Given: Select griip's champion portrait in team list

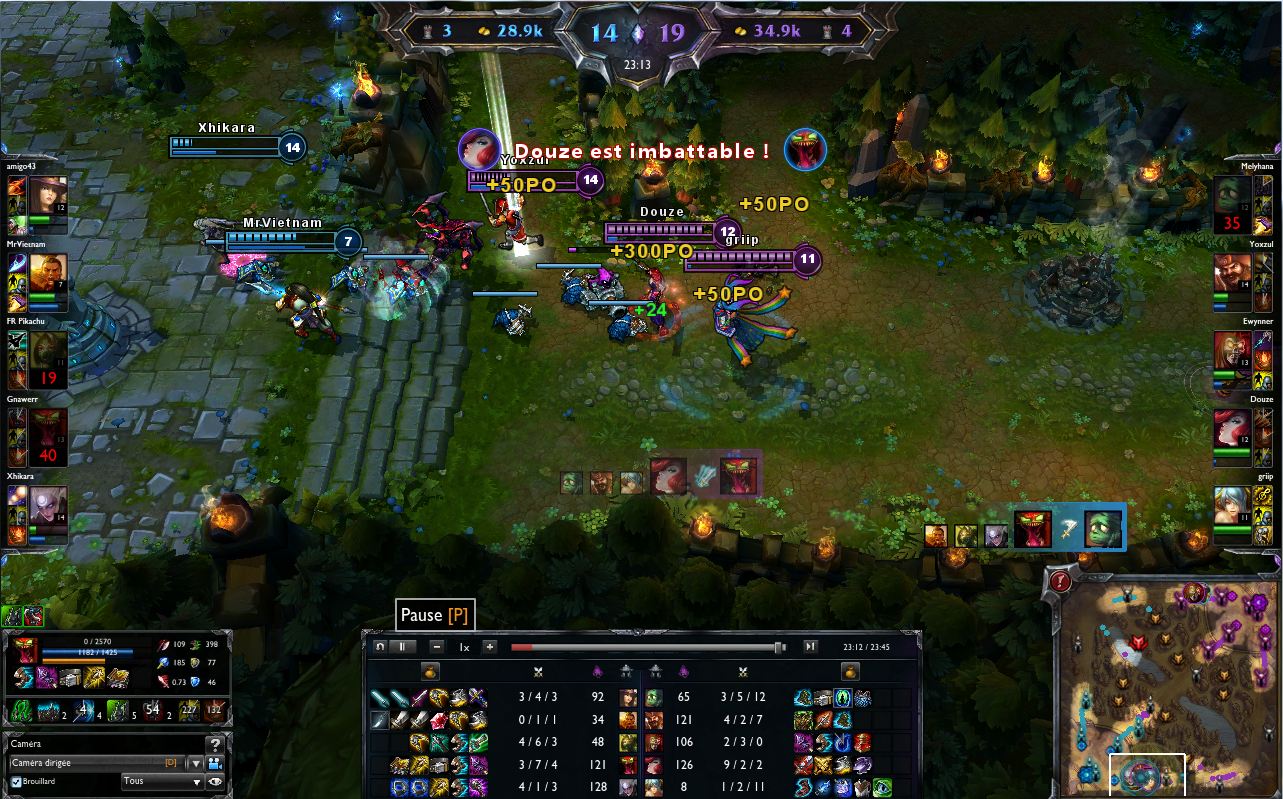Looking at the screenshot, I should pos(1233,506).
